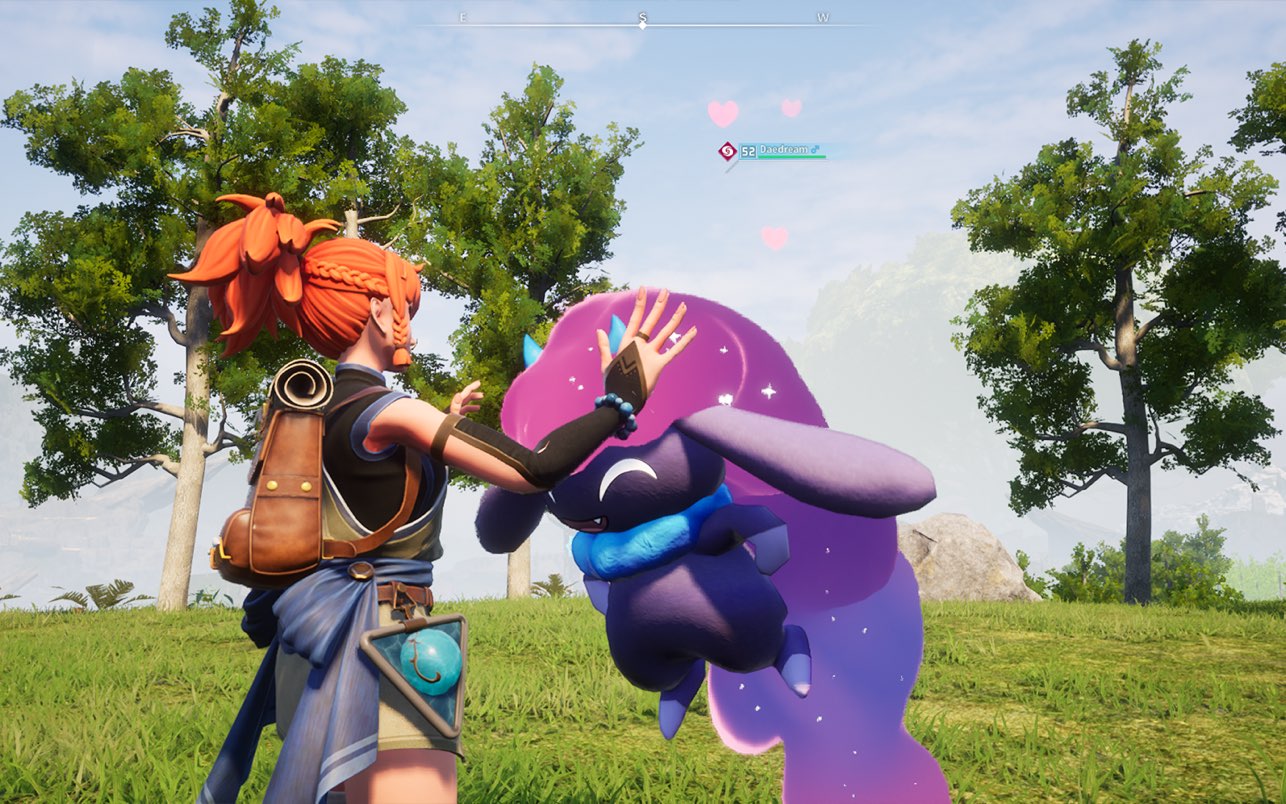Click the compass bar's S marker
The width and height of the screenshot is (1286, 804).
642,18
